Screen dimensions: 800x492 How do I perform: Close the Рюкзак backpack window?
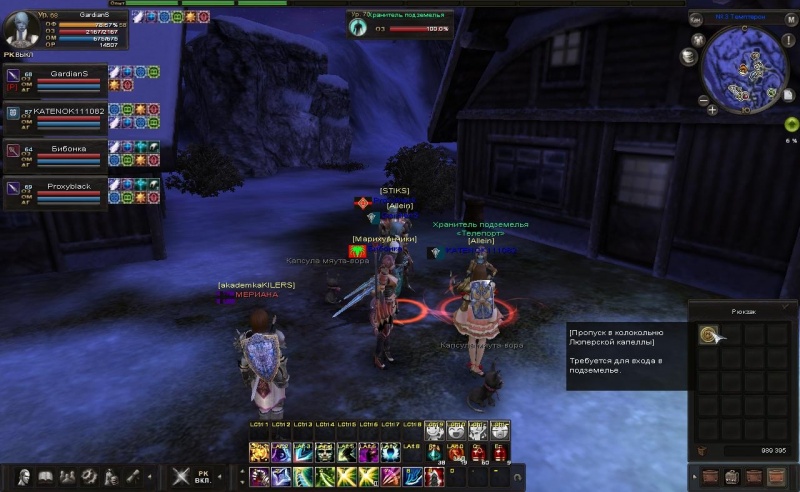[785, 309]
